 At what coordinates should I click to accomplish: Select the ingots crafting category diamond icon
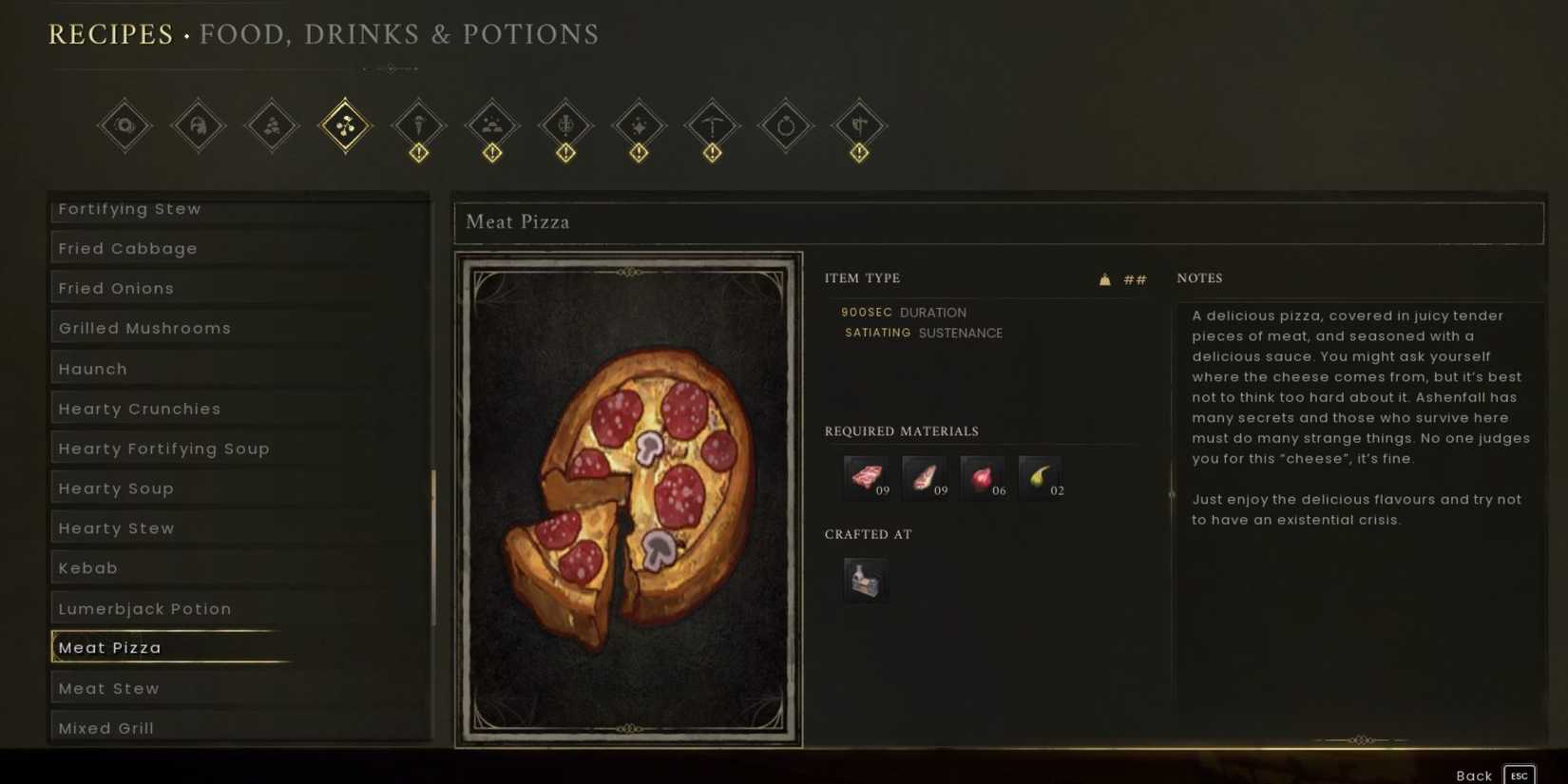click(491, 124)
